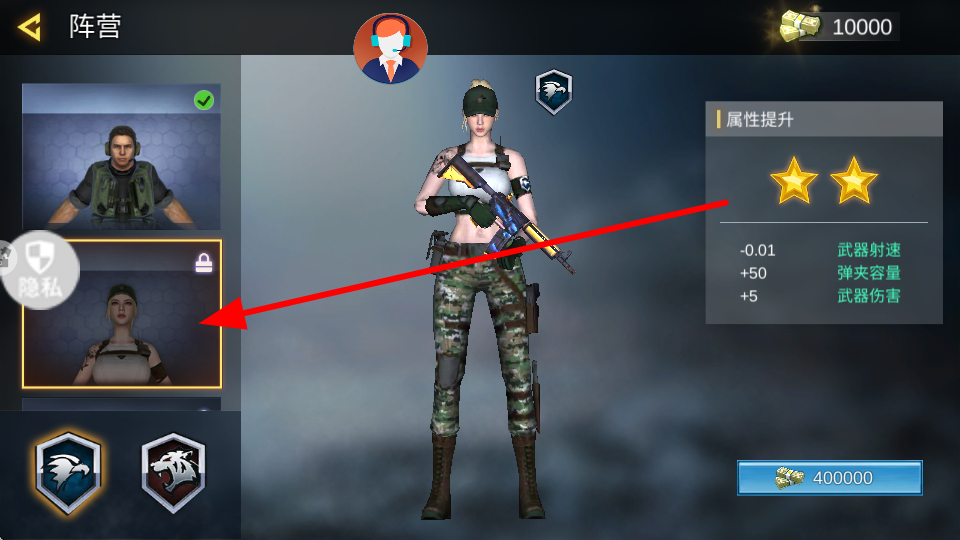Select the male soldier character card
960x540 pixels.
(x=121, y=157)
